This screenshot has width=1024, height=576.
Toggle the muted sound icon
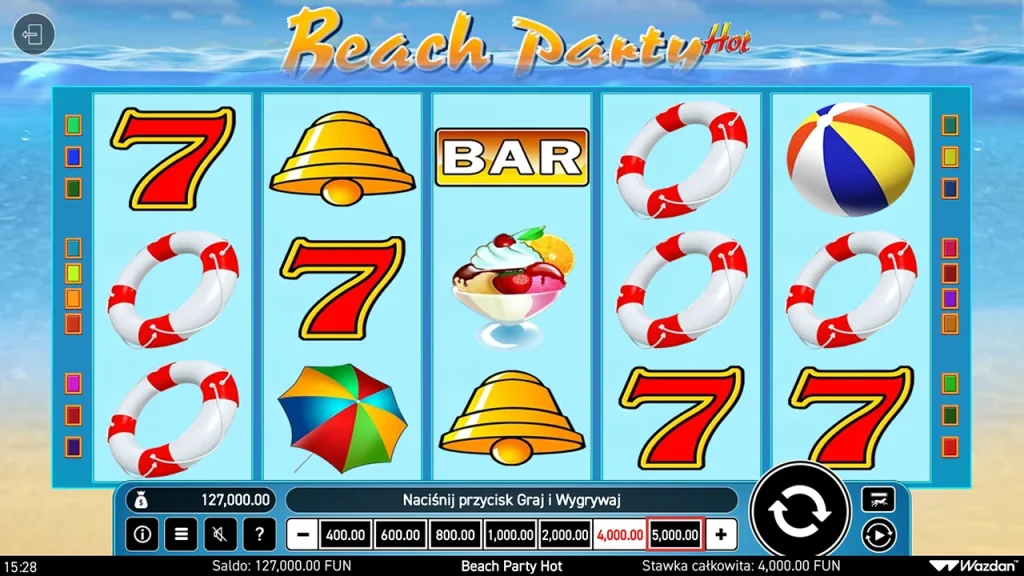(x=220, y=535)
